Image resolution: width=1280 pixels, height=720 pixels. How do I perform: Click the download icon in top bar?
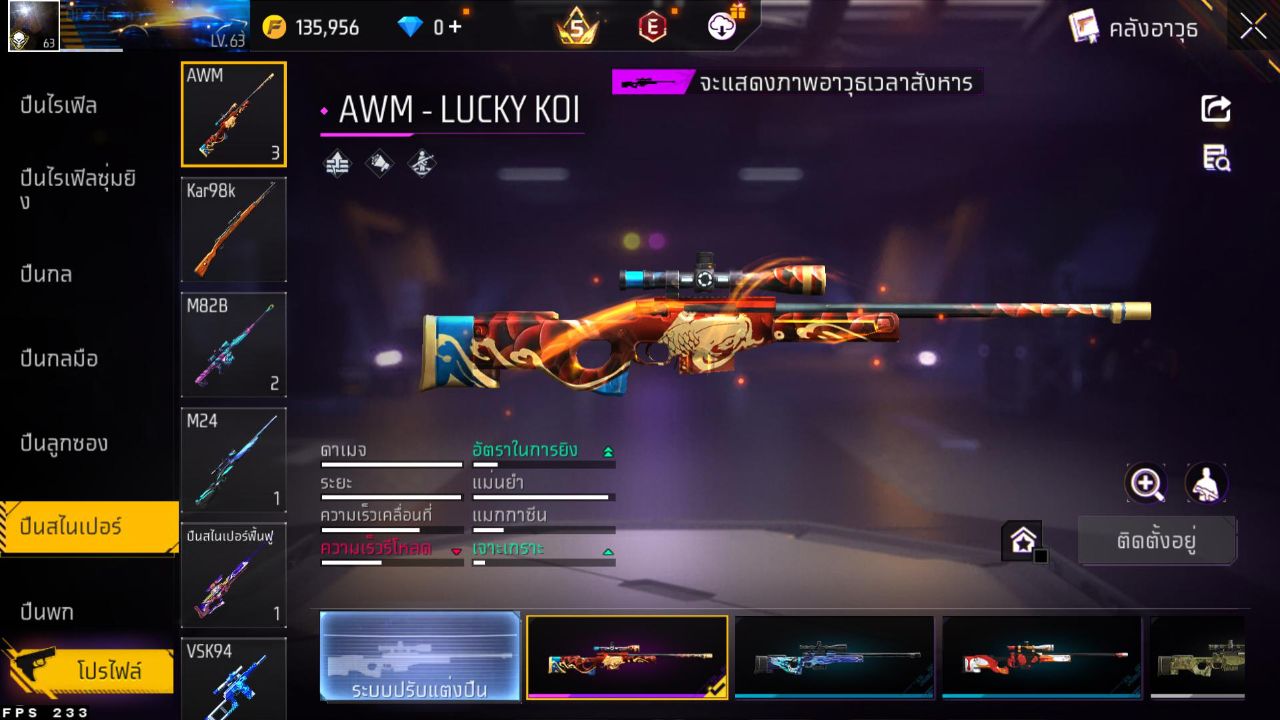721,27
